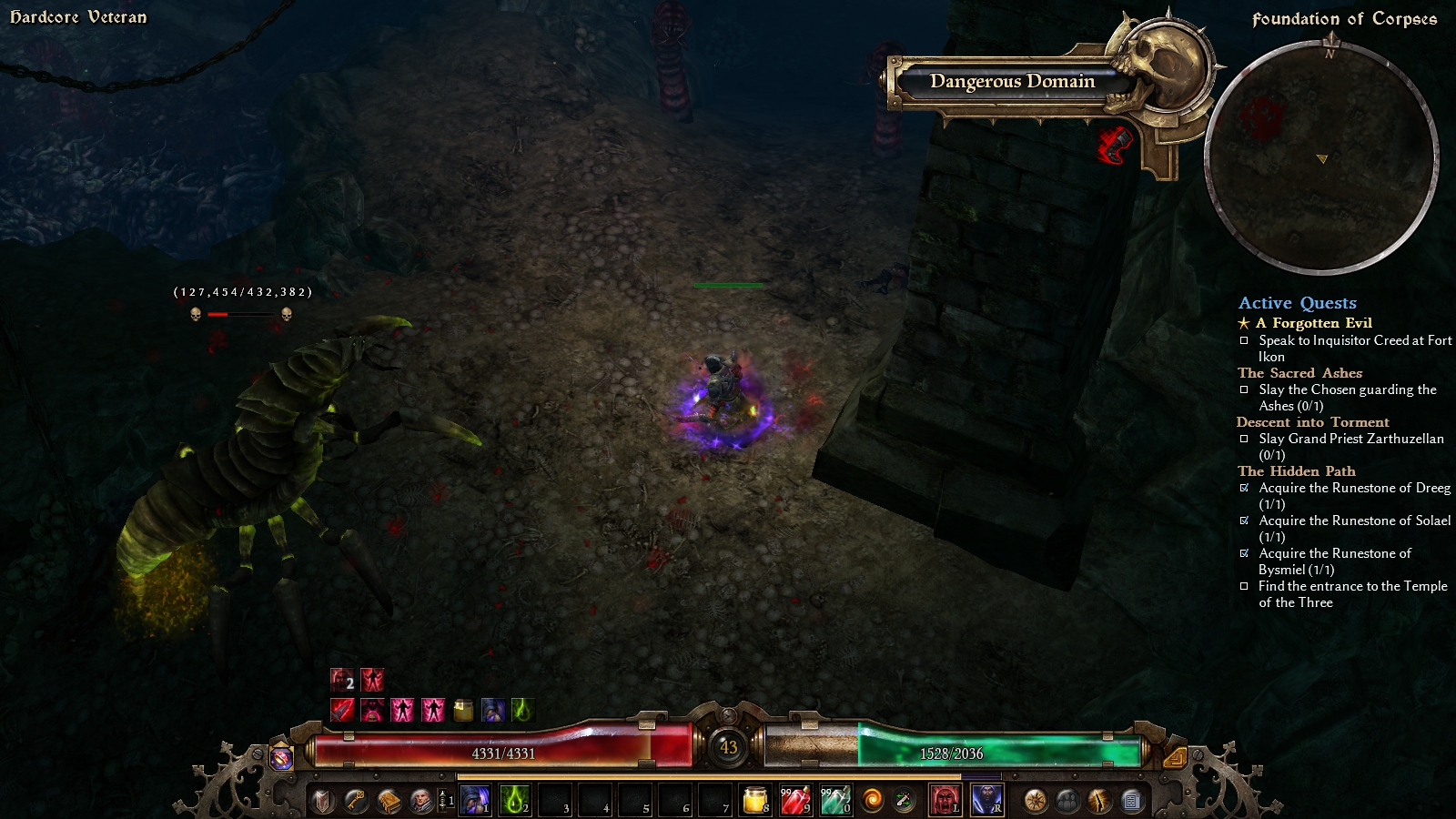This screenshot has width=1456, height=819.
Task: Open the map with the compass icon
Action: [1035, 801]
